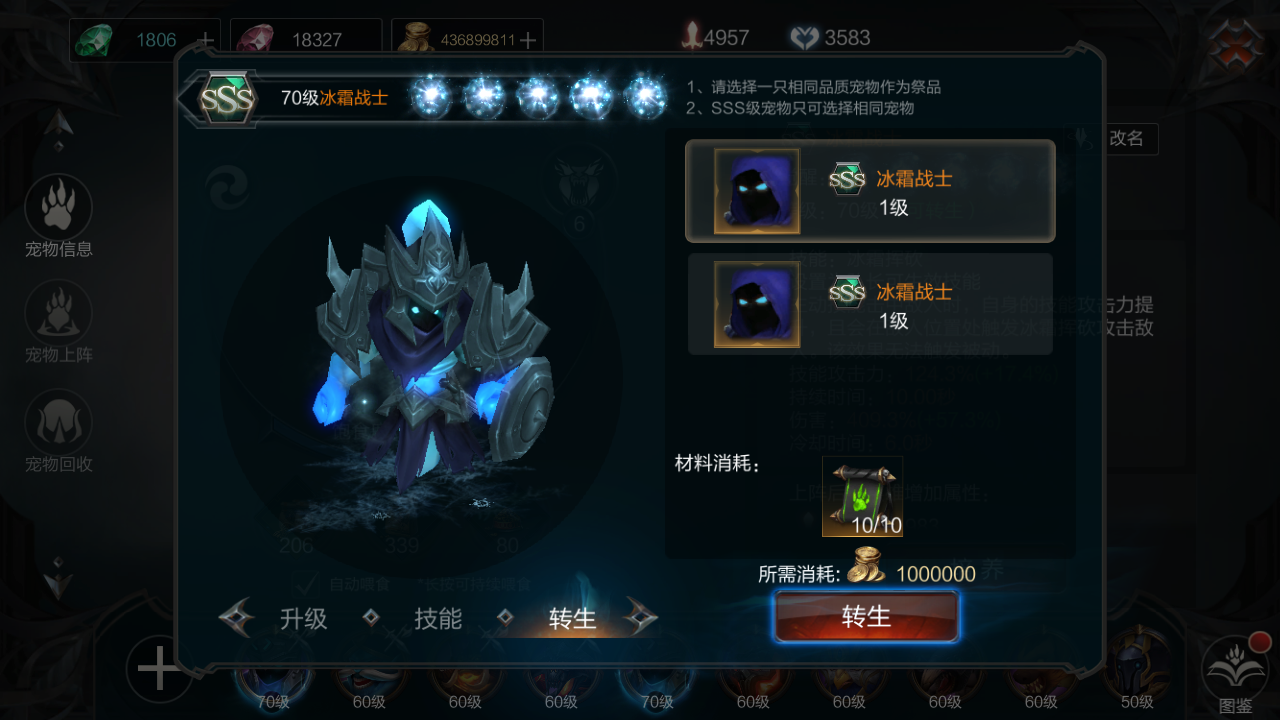
Task: Add more green gems with the plus button
Action: [x=206, y=40]
